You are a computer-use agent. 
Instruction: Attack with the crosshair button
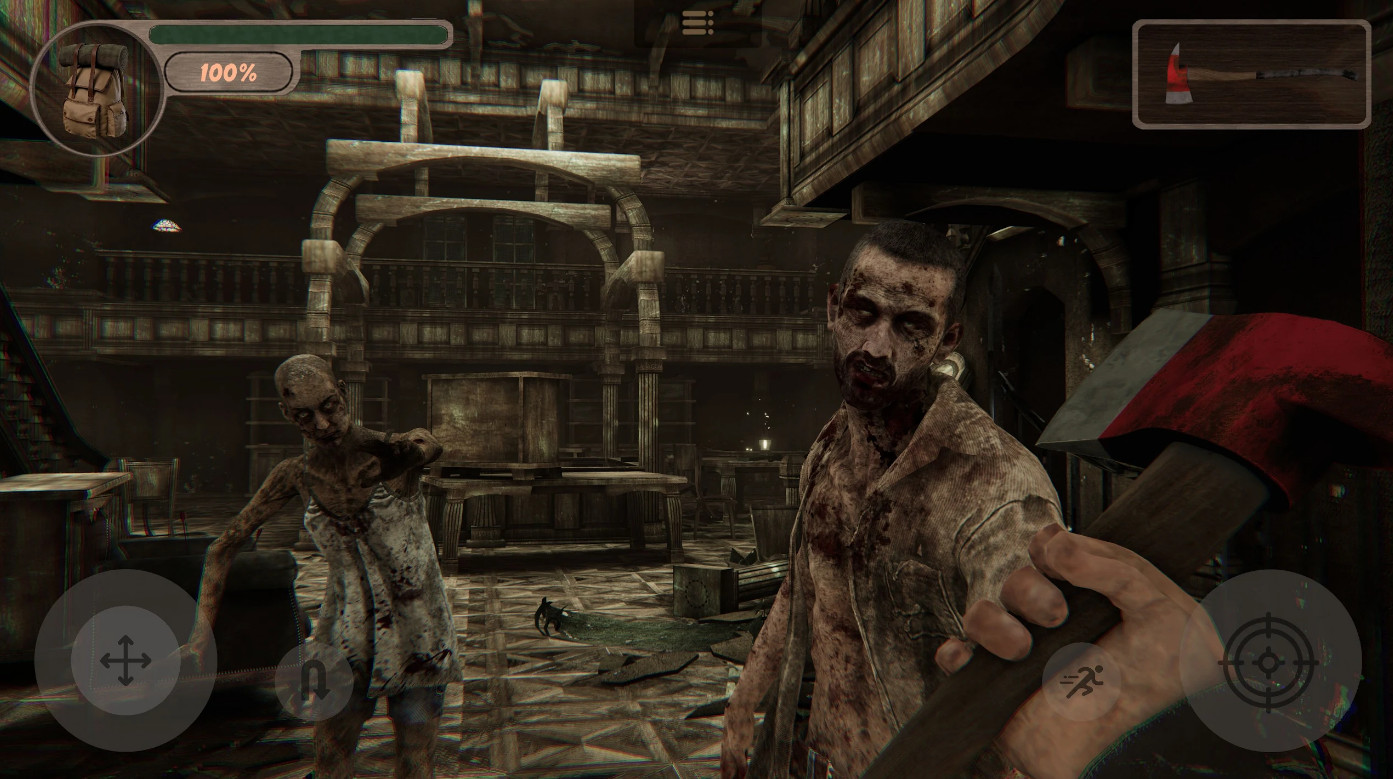(x=1269, y=661)
